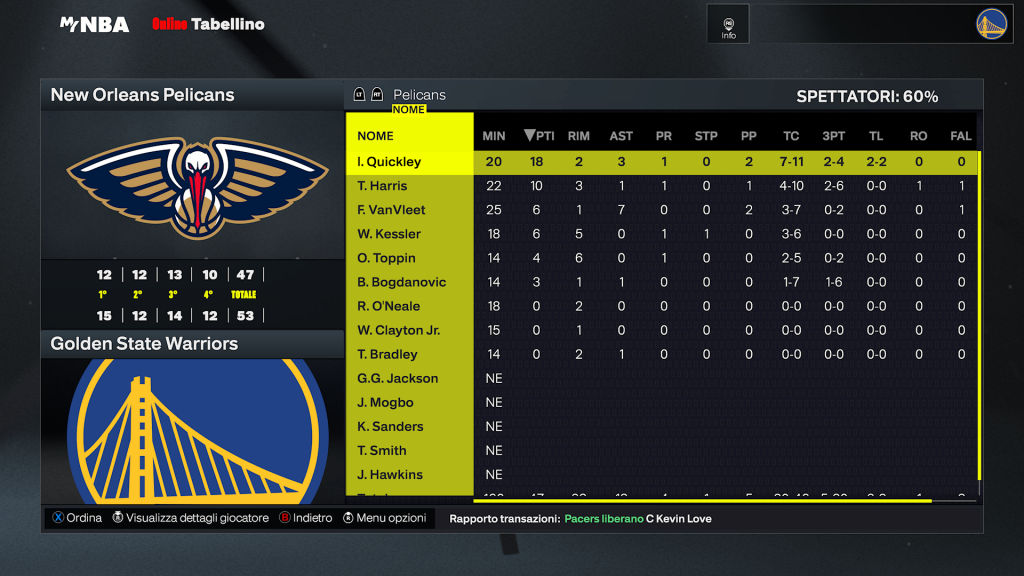Pick the W. Clayton Jr. row
Viewport: 1024px width, 576px height.
point(398,330)
